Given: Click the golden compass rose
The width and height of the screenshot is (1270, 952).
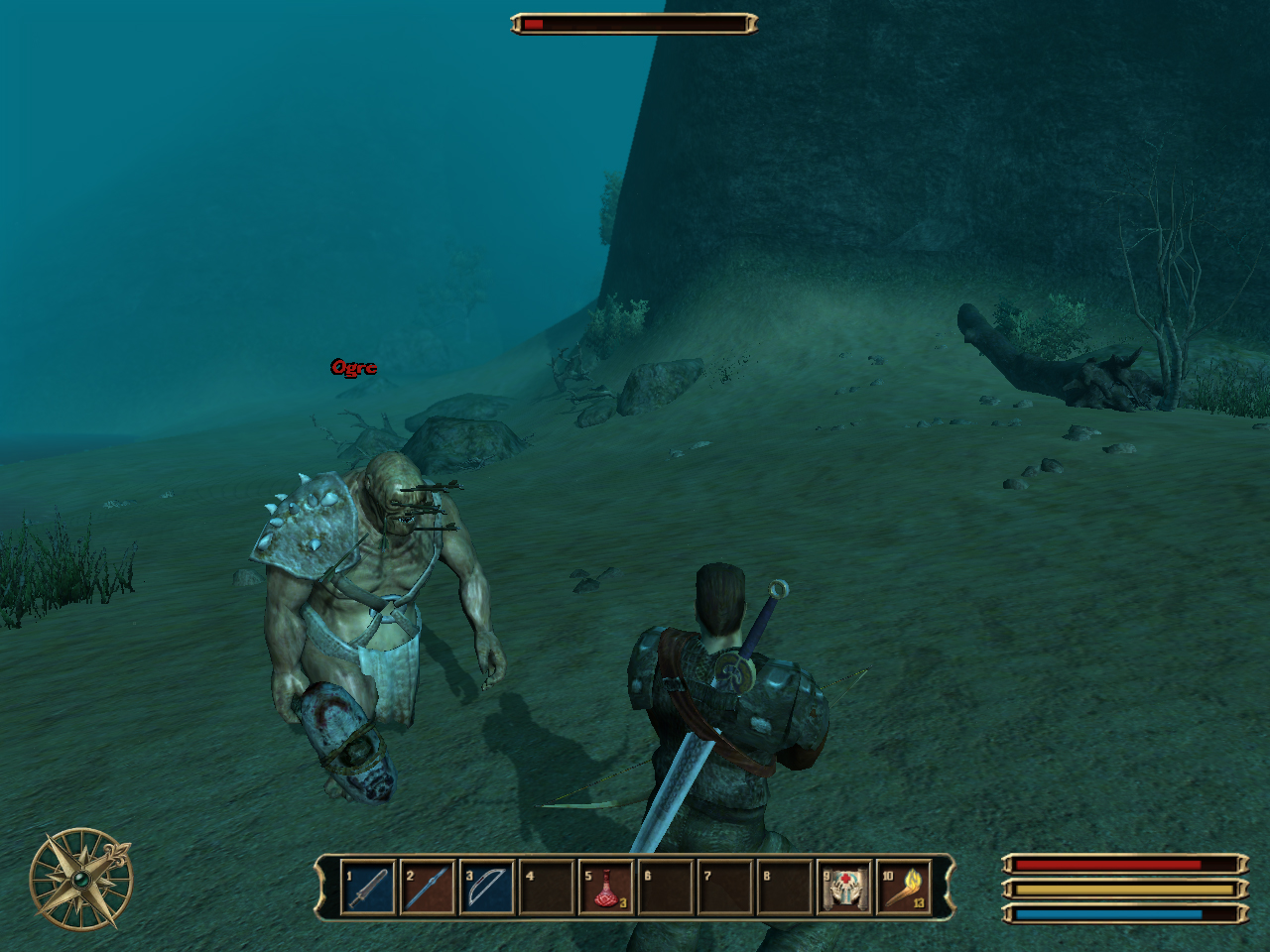Looking at the screenshot, I should pyautogui.click(x=80, y=879).
